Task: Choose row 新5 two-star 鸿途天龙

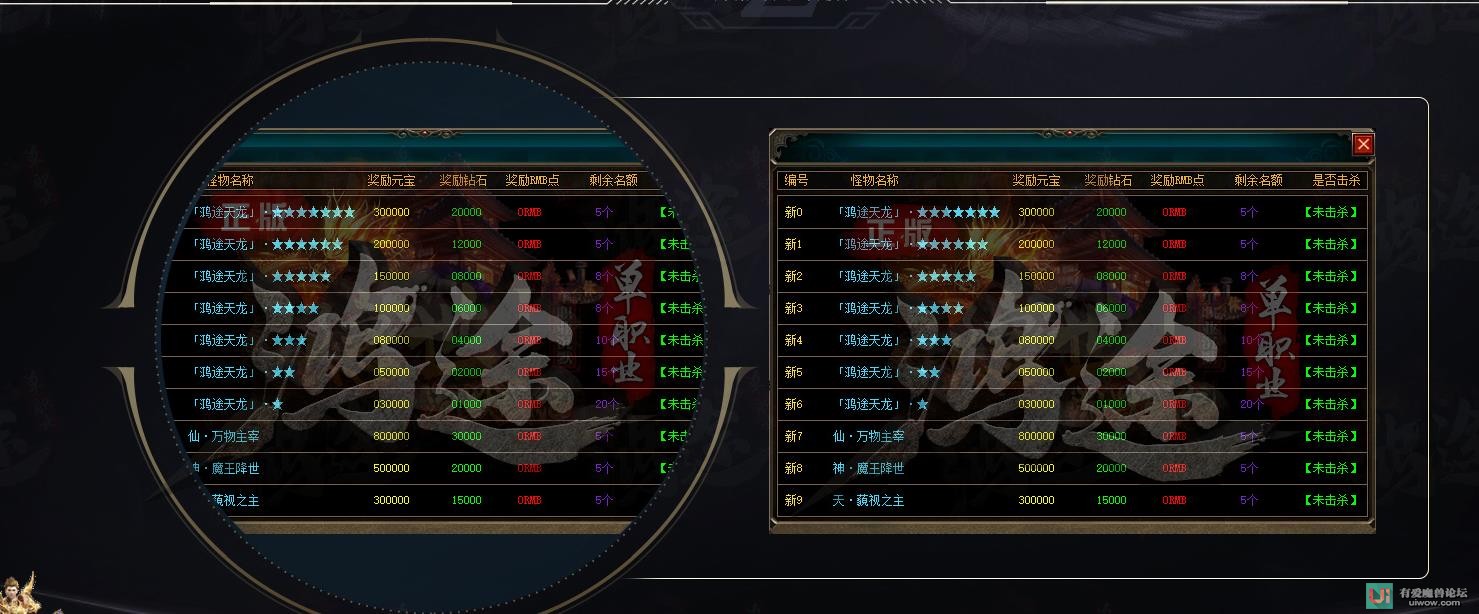Action: [x=1071, y=372]
